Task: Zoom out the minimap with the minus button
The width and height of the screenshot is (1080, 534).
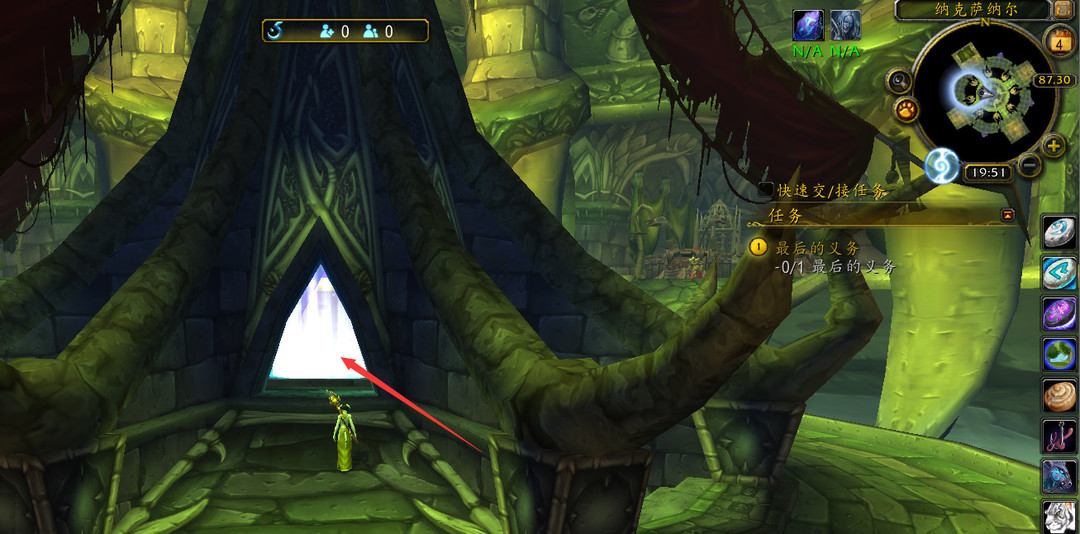Action: 1029,164
